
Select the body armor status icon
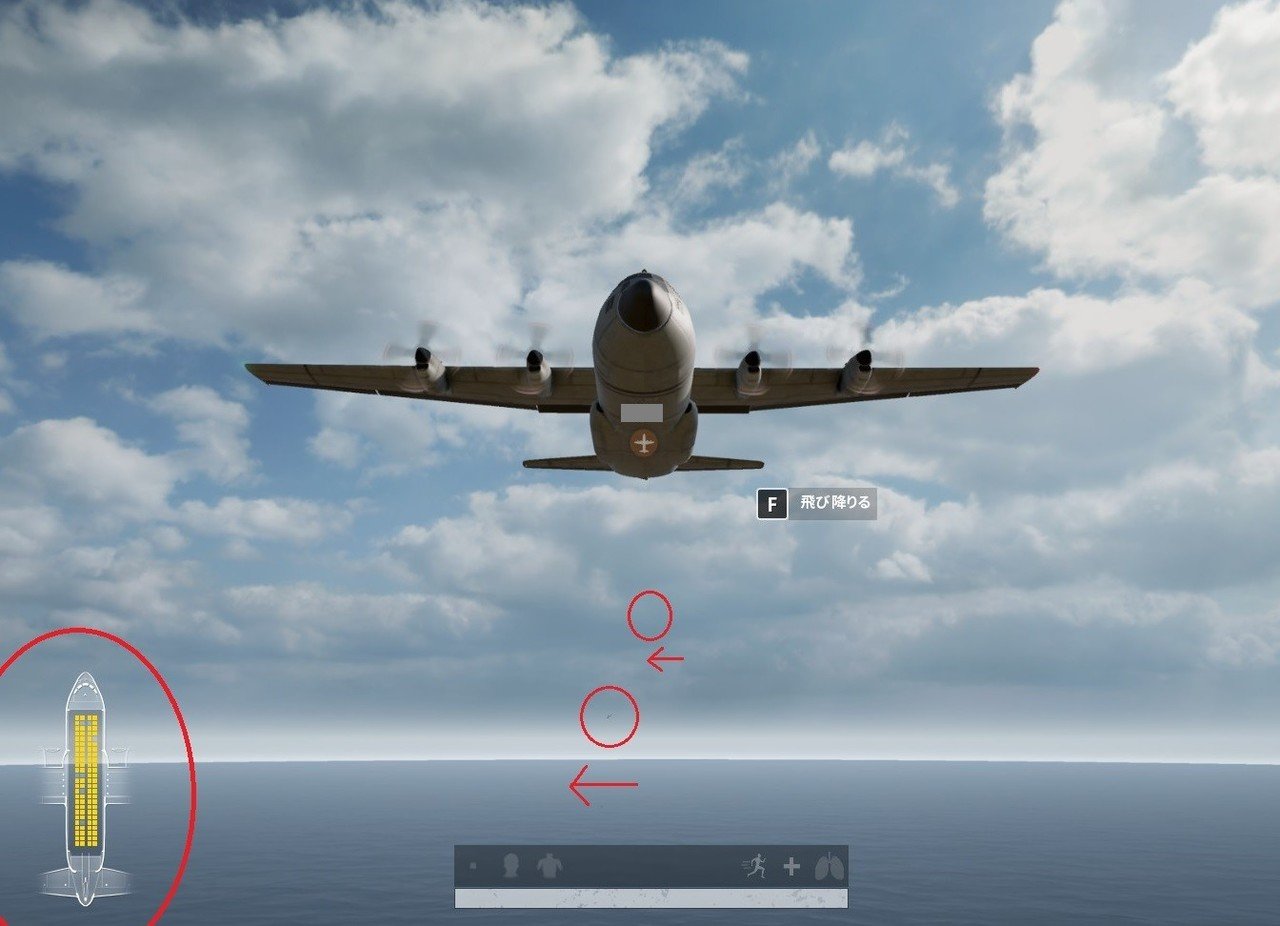coord(550,866)
